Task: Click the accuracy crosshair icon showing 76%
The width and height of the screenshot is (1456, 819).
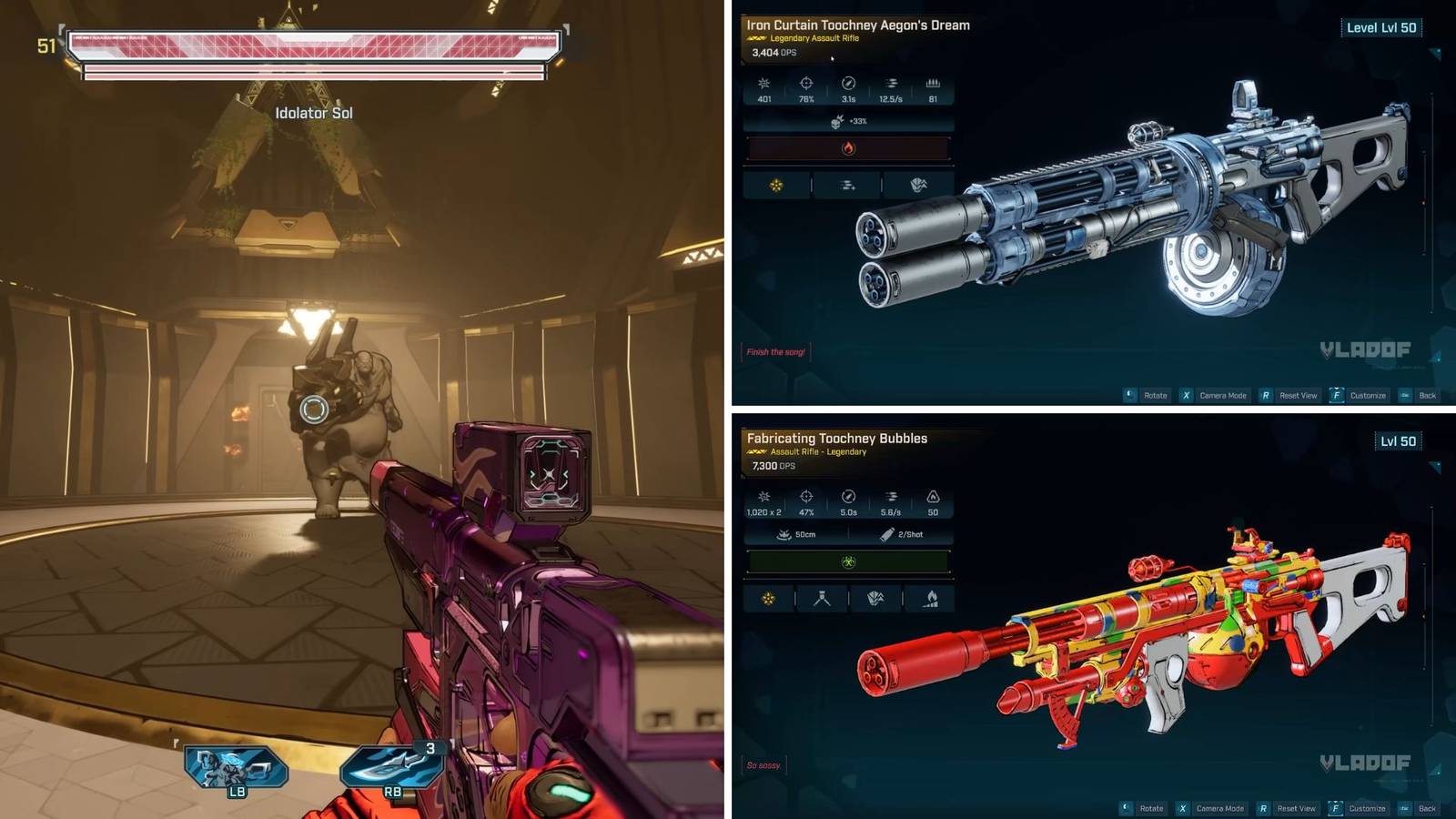Action: point(804,86)
